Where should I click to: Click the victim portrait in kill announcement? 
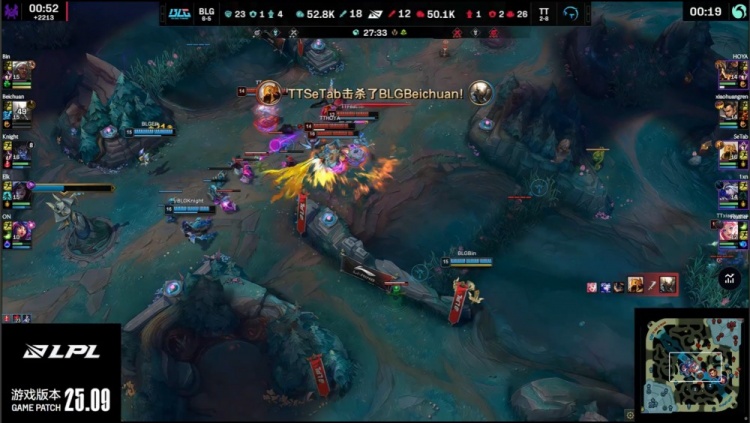[x=481, y=93]
